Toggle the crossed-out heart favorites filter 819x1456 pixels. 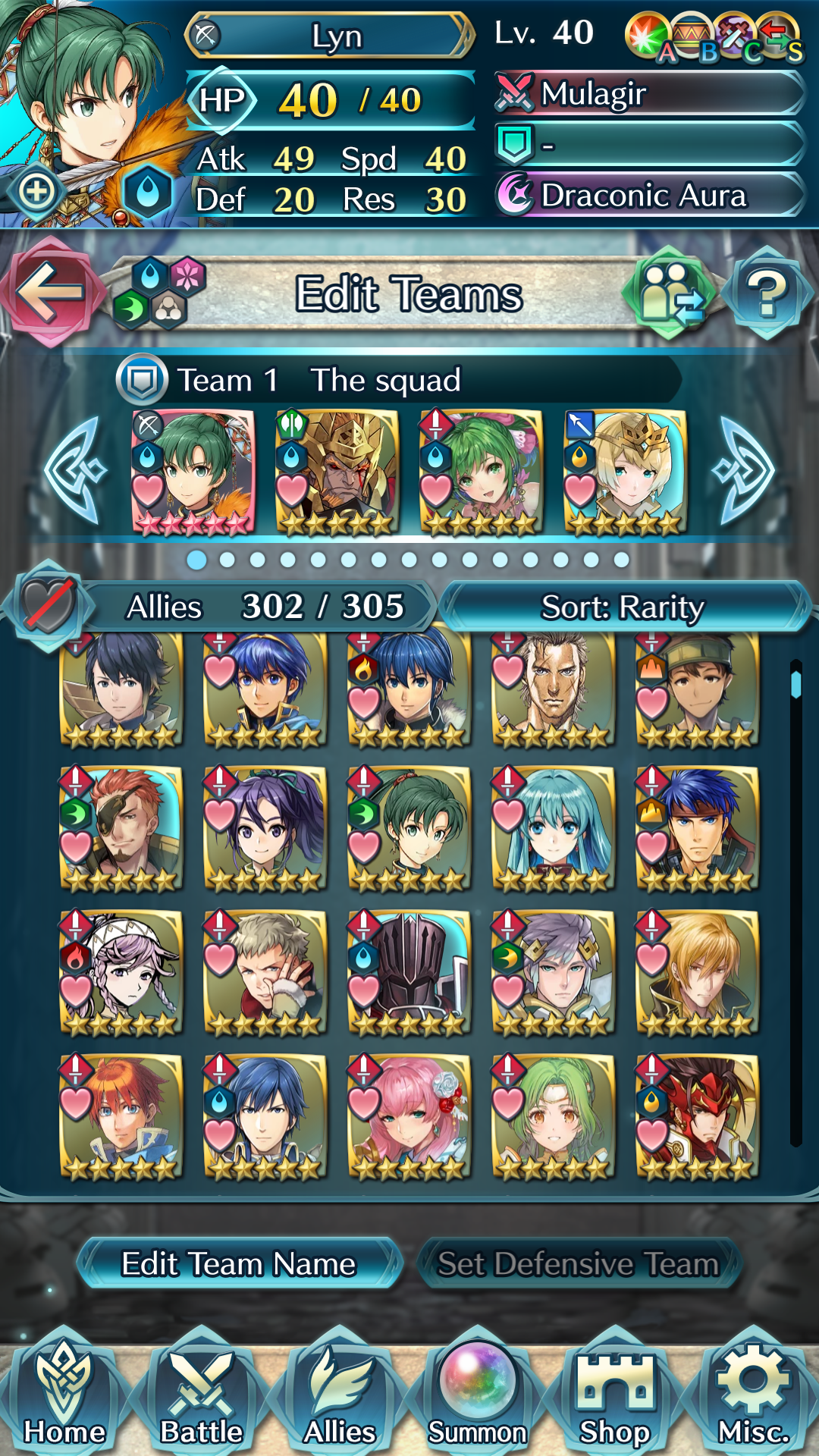click(x=49, y=606)
